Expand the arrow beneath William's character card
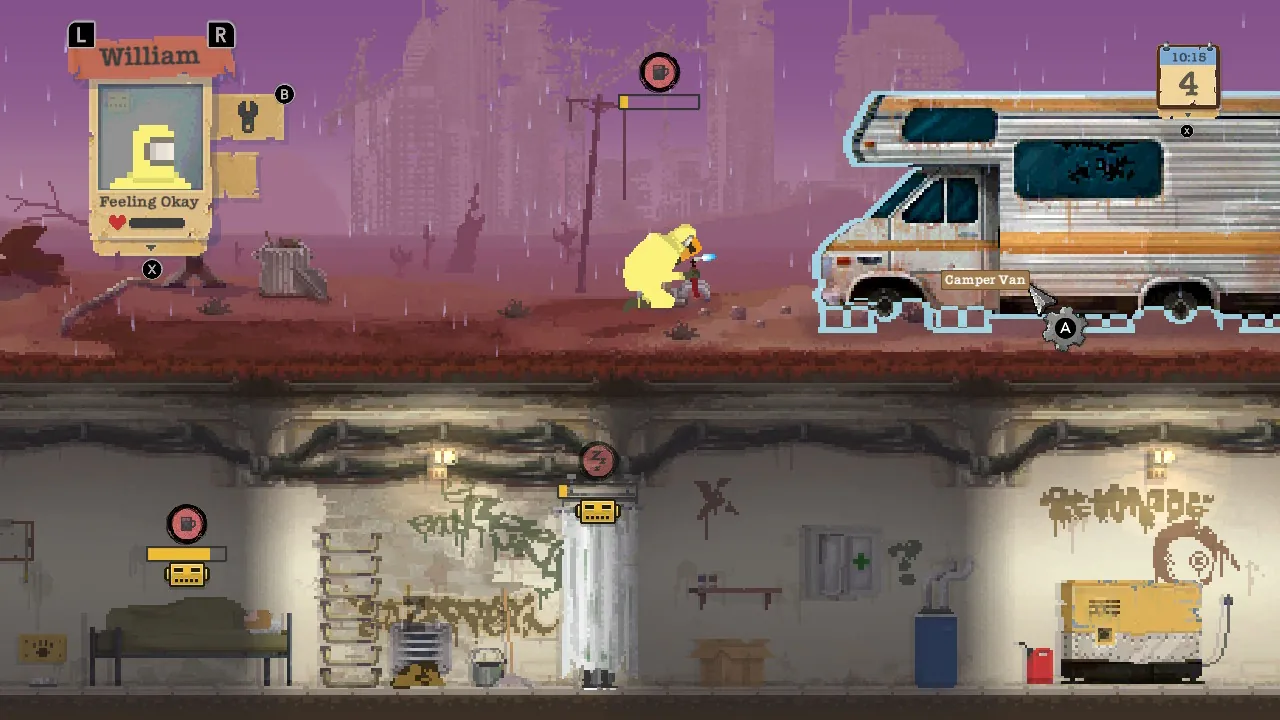The height and width of the screenshot is (720, 1280). click(x=150, y=247)
